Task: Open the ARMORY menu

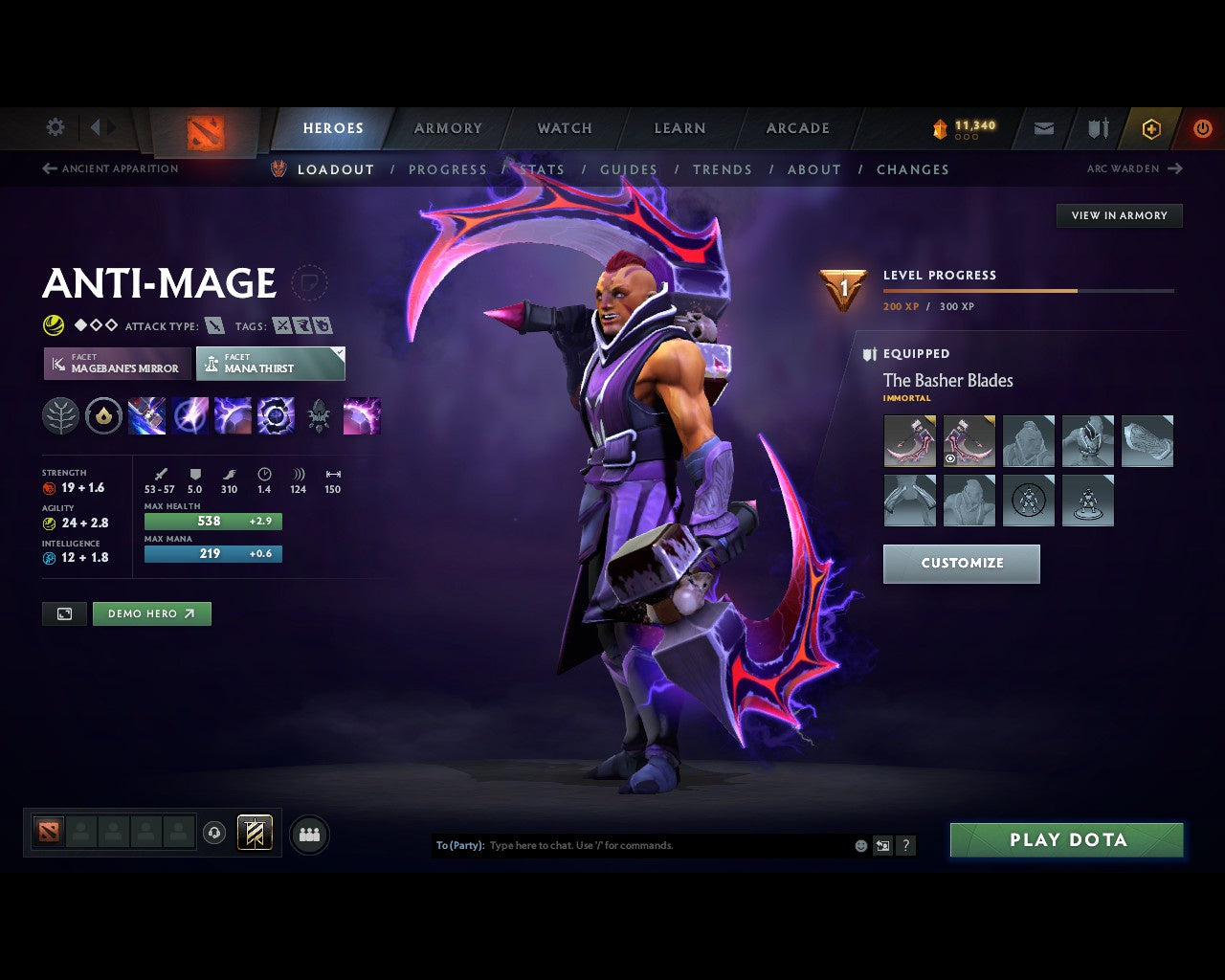Action: pyautogui.click(x=448, y=128)
